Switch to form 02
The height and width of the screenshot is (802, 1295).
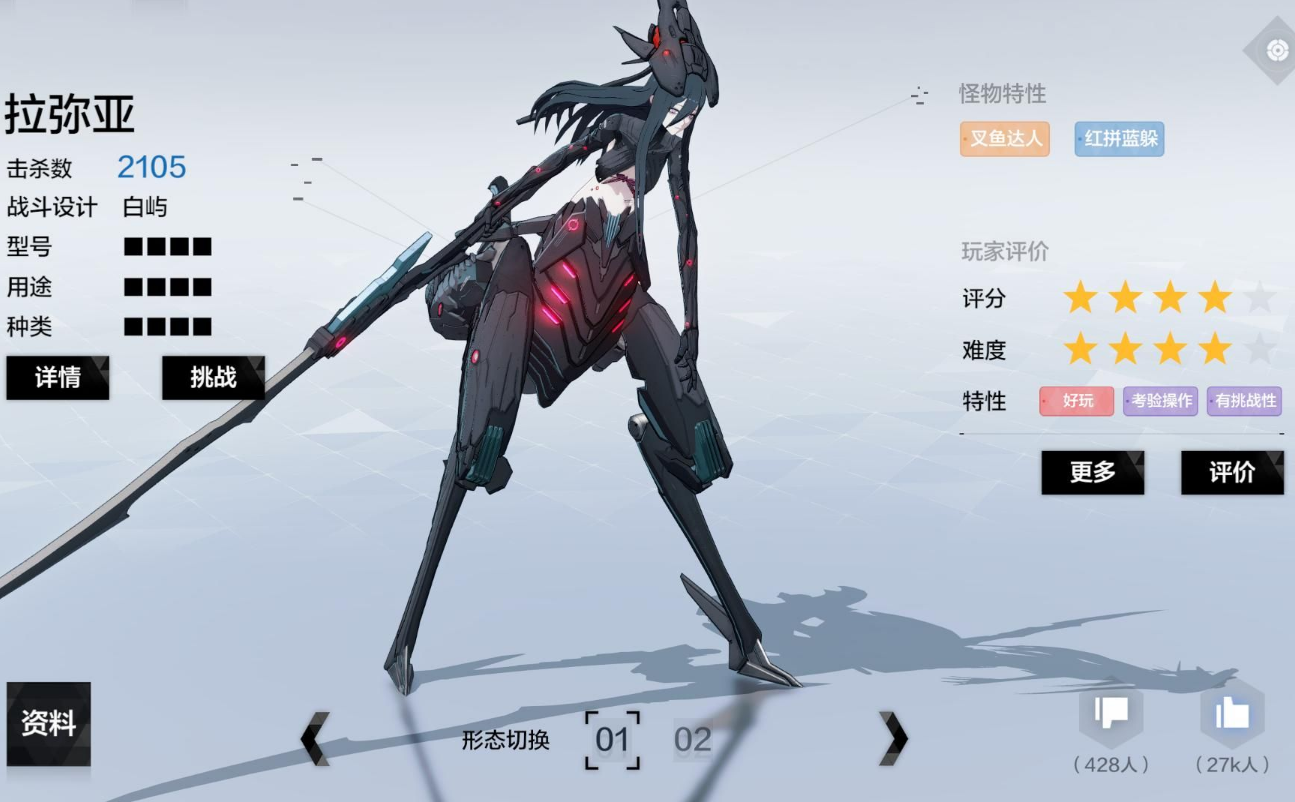692,740
